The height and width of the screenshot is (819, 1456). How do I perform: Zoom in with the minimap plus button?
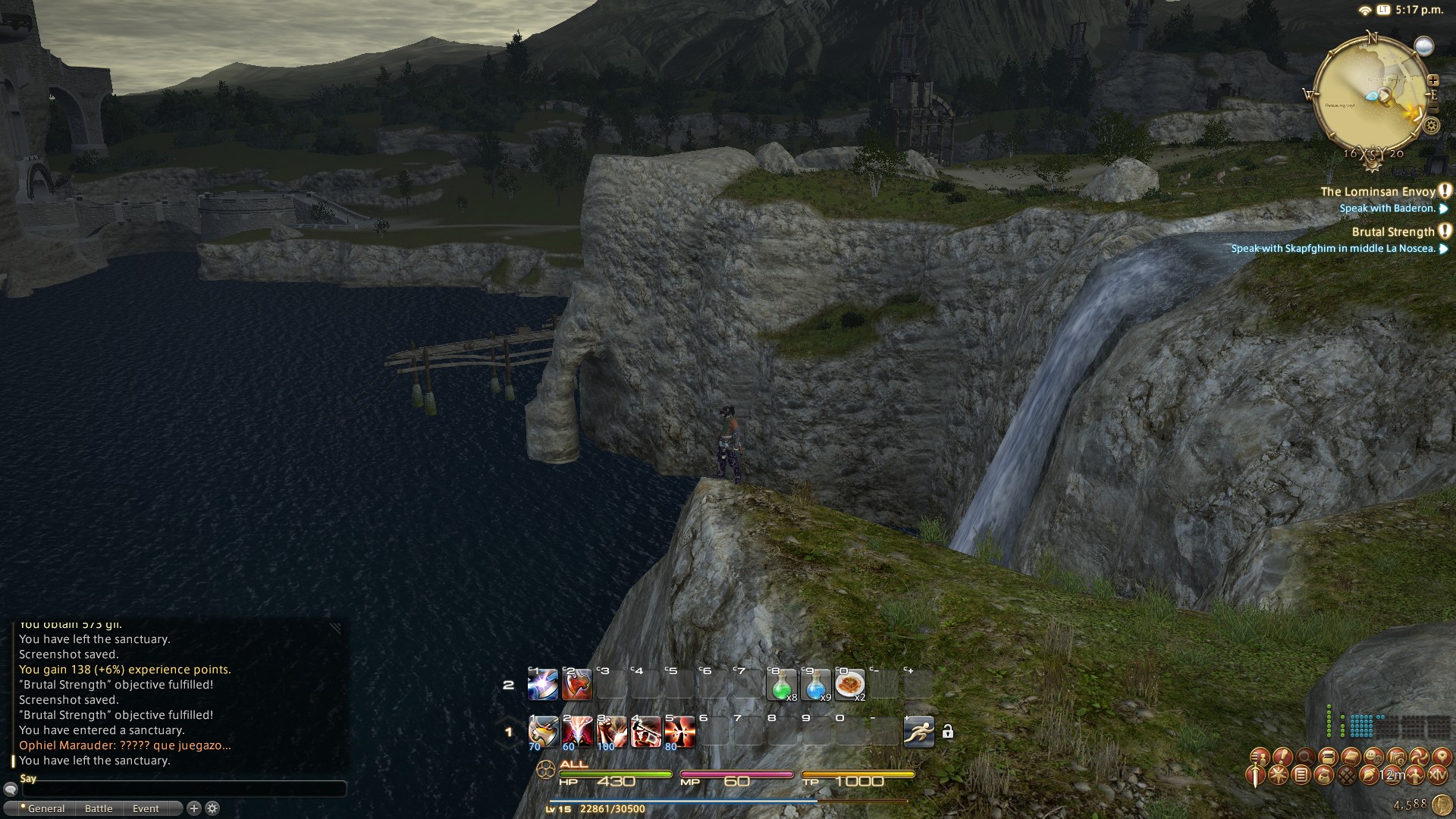[1432, 80]
